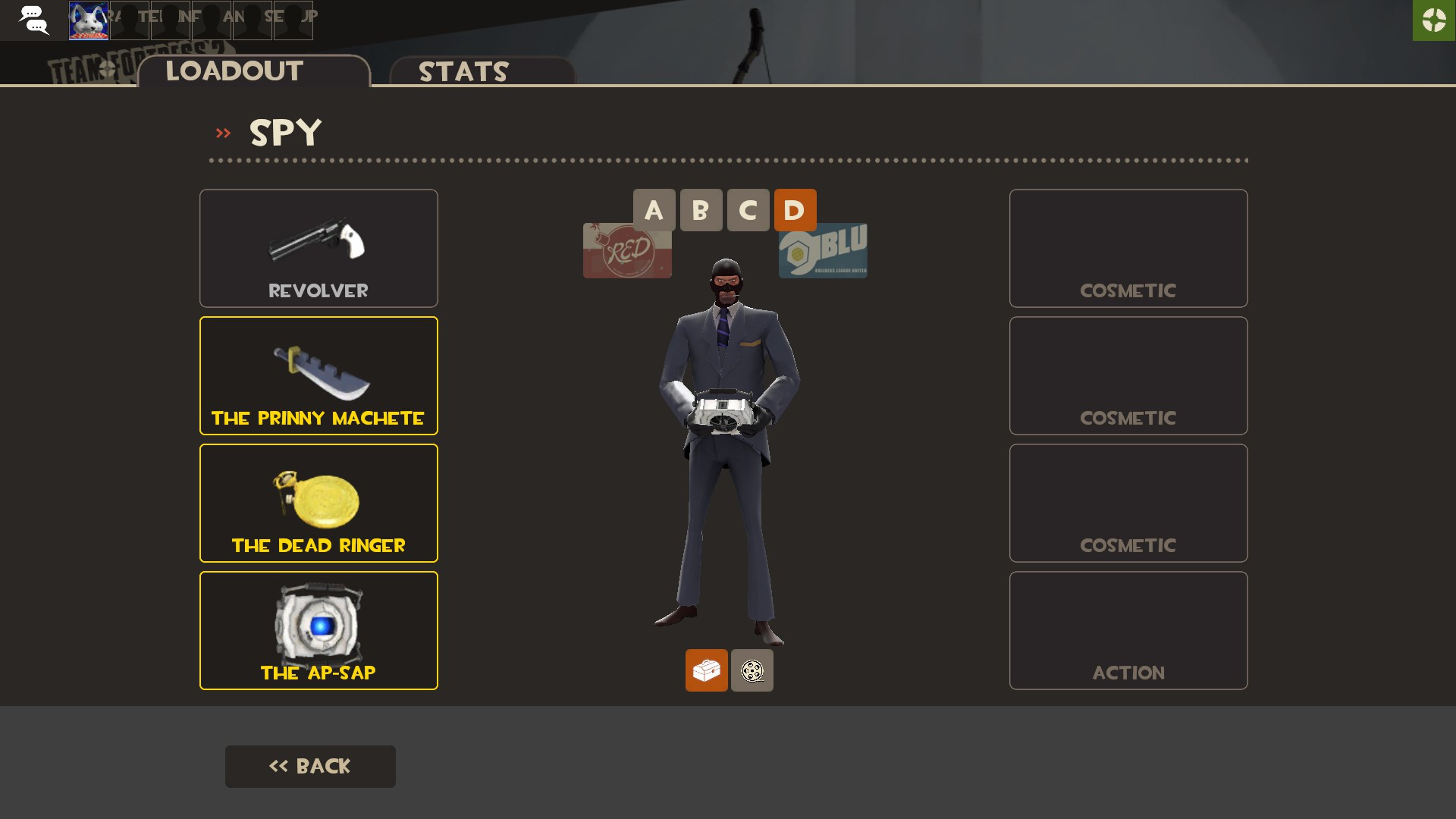Open the chat via the speech bubbles icon

[x=34, y=20]
